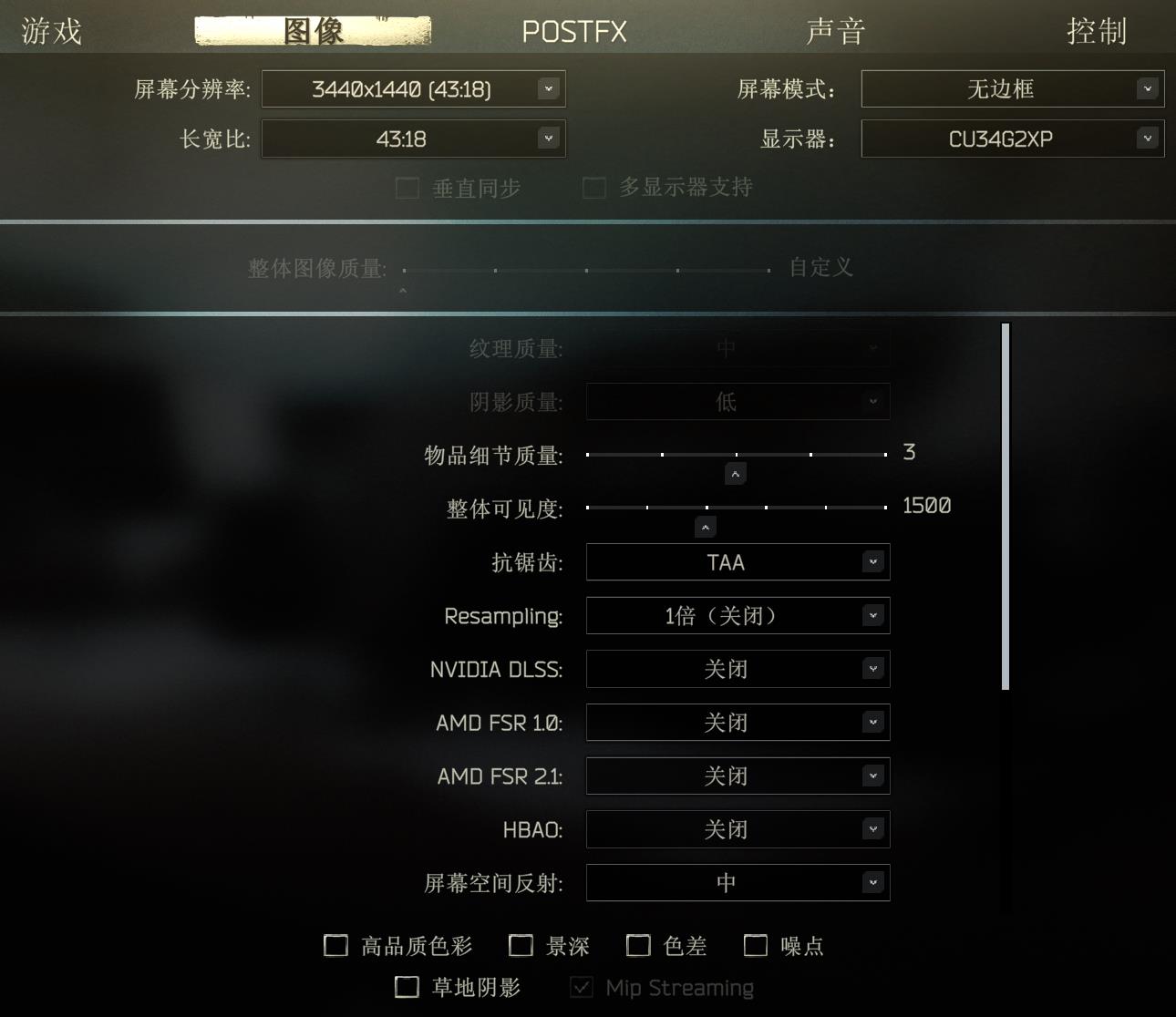
Task: Open the Resampling dropdown
Action: 737,615
